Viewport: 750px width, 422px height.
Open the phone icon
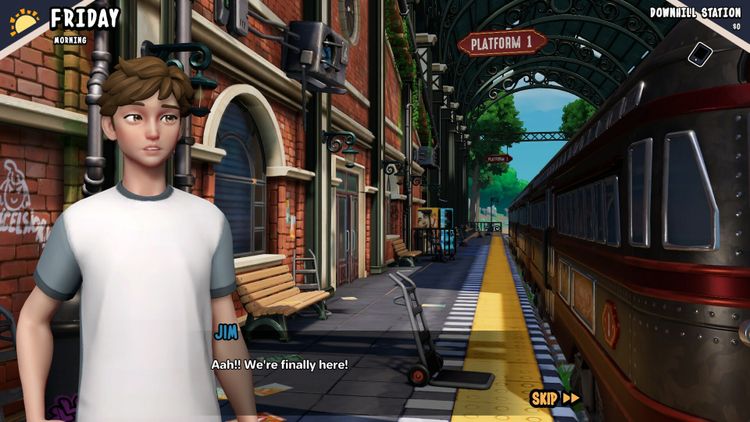pyautogui.click(x=701, y=55)
